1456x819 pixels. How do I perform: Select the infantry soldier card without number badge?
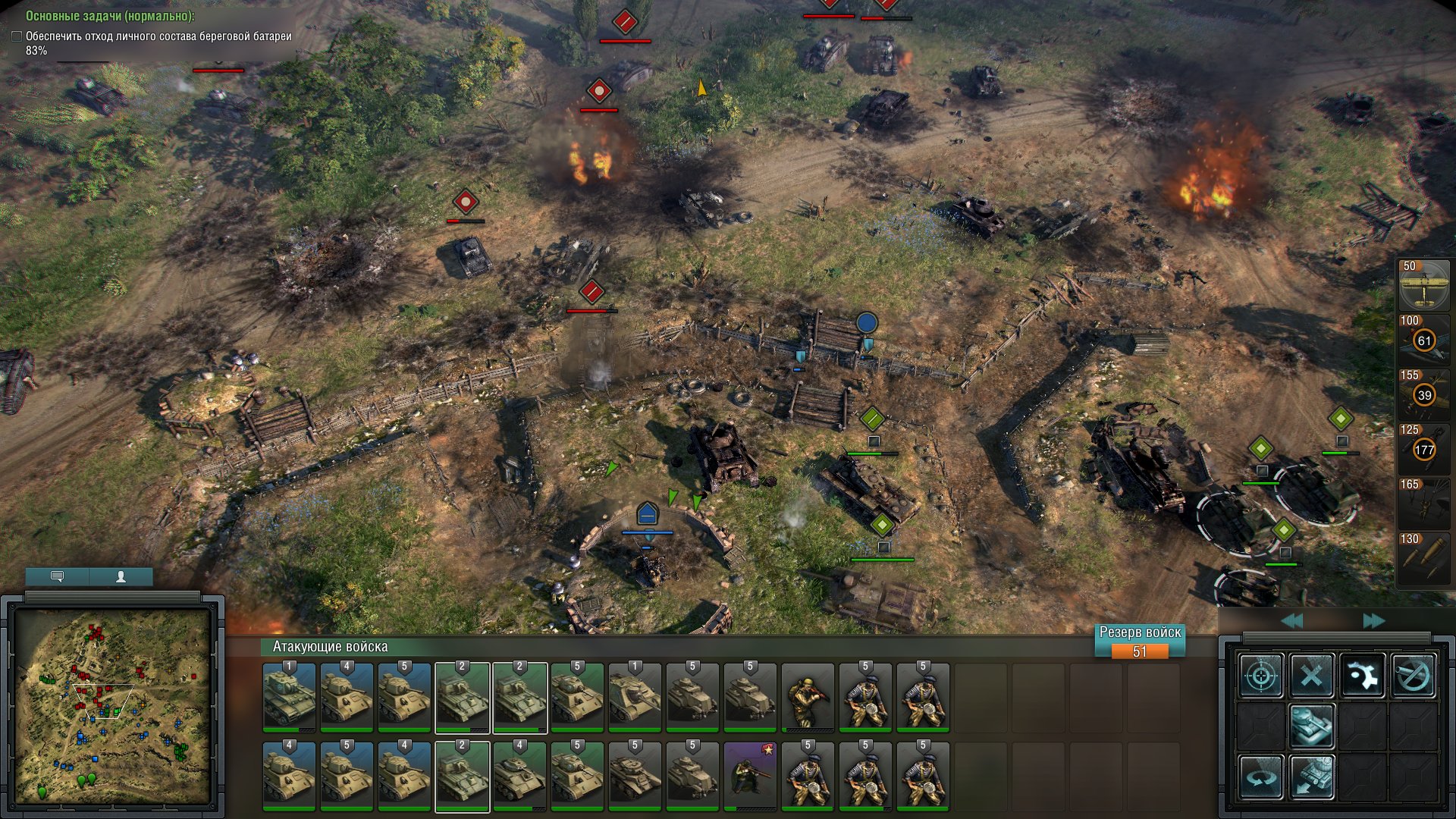coord(808,698)
